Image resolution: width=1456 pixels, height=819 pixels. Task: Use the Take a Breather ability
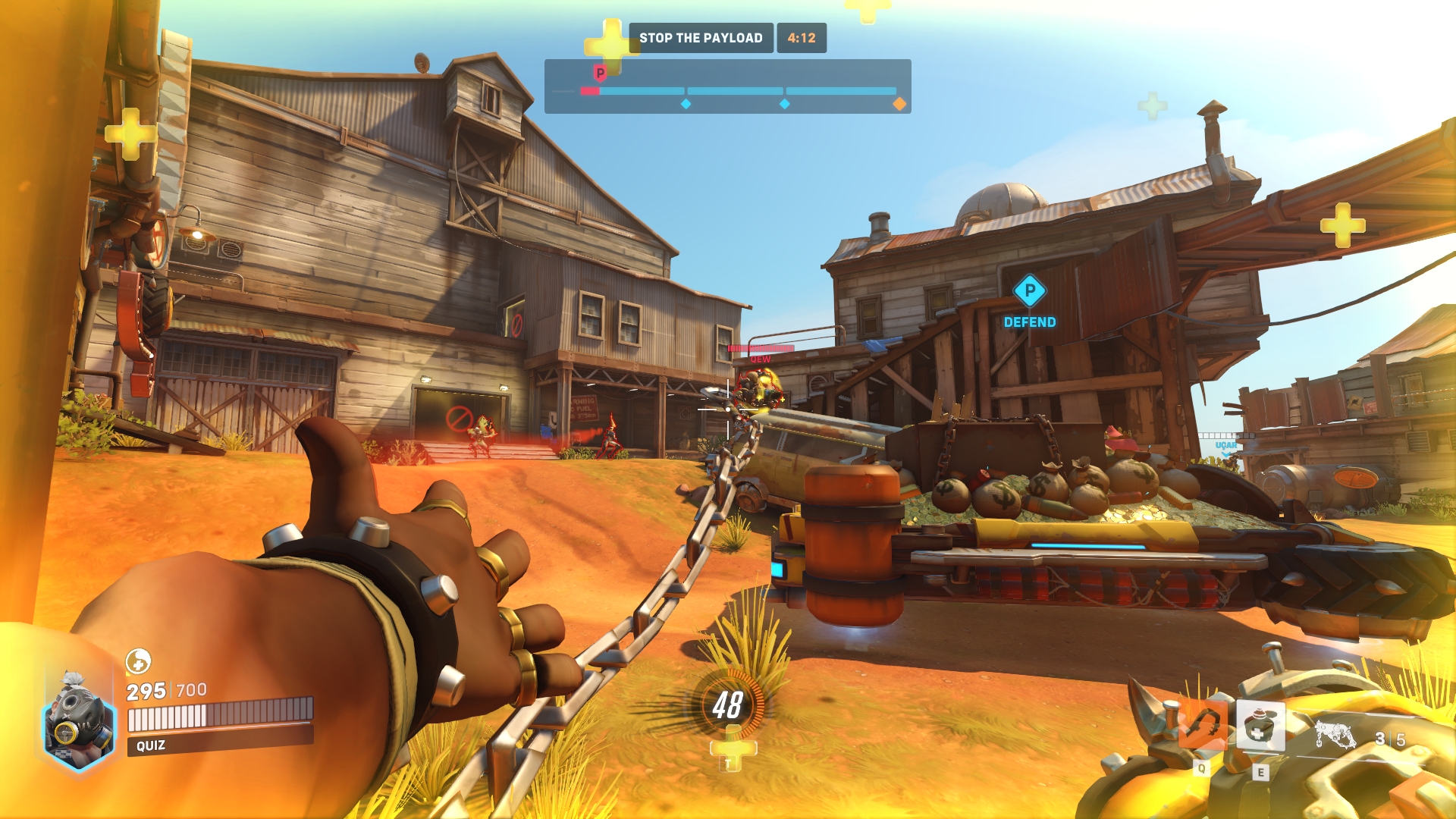click(x=1260, y=726)
